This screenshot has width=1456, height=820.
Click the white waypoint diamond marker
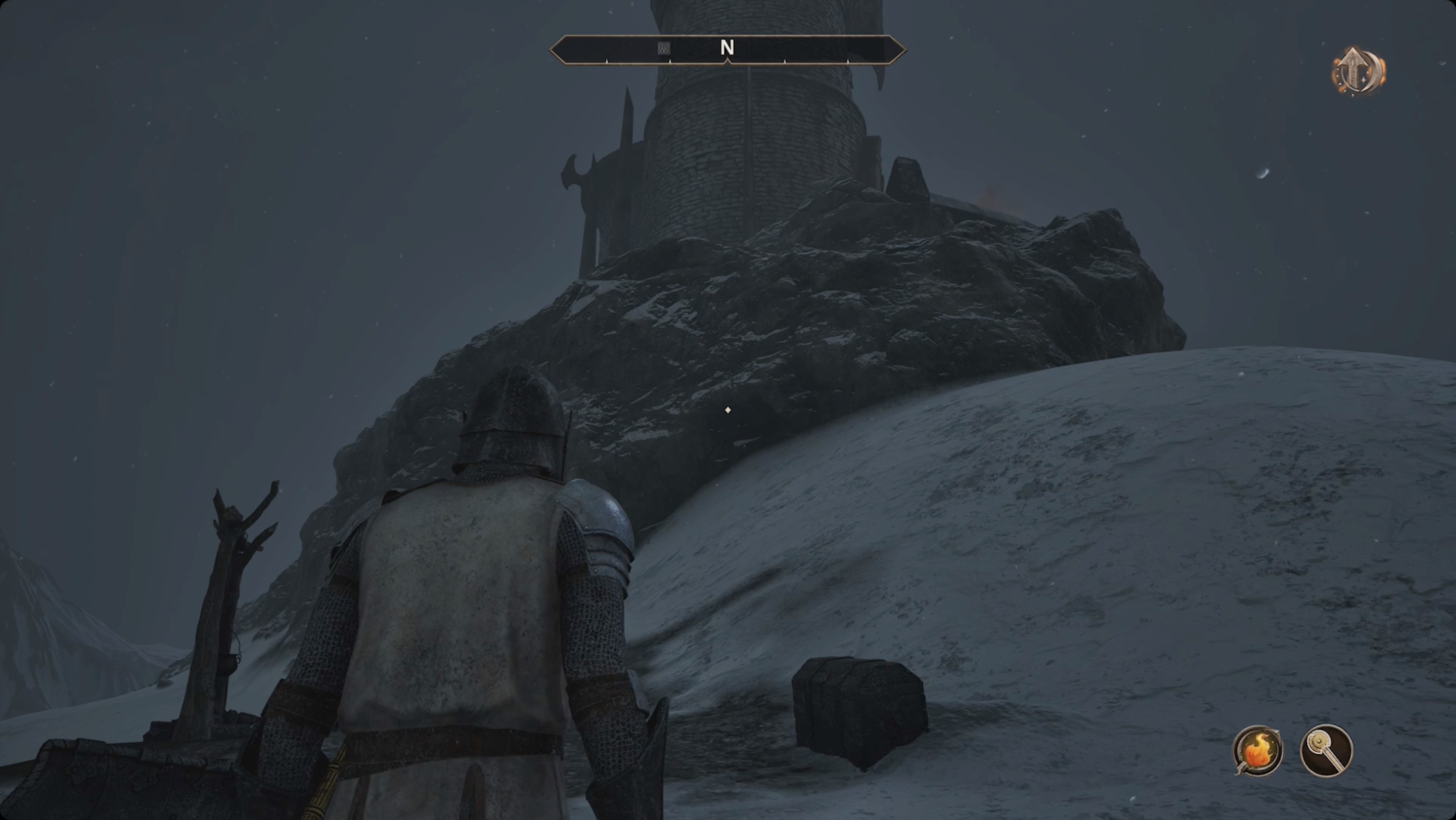click(727, 411)
